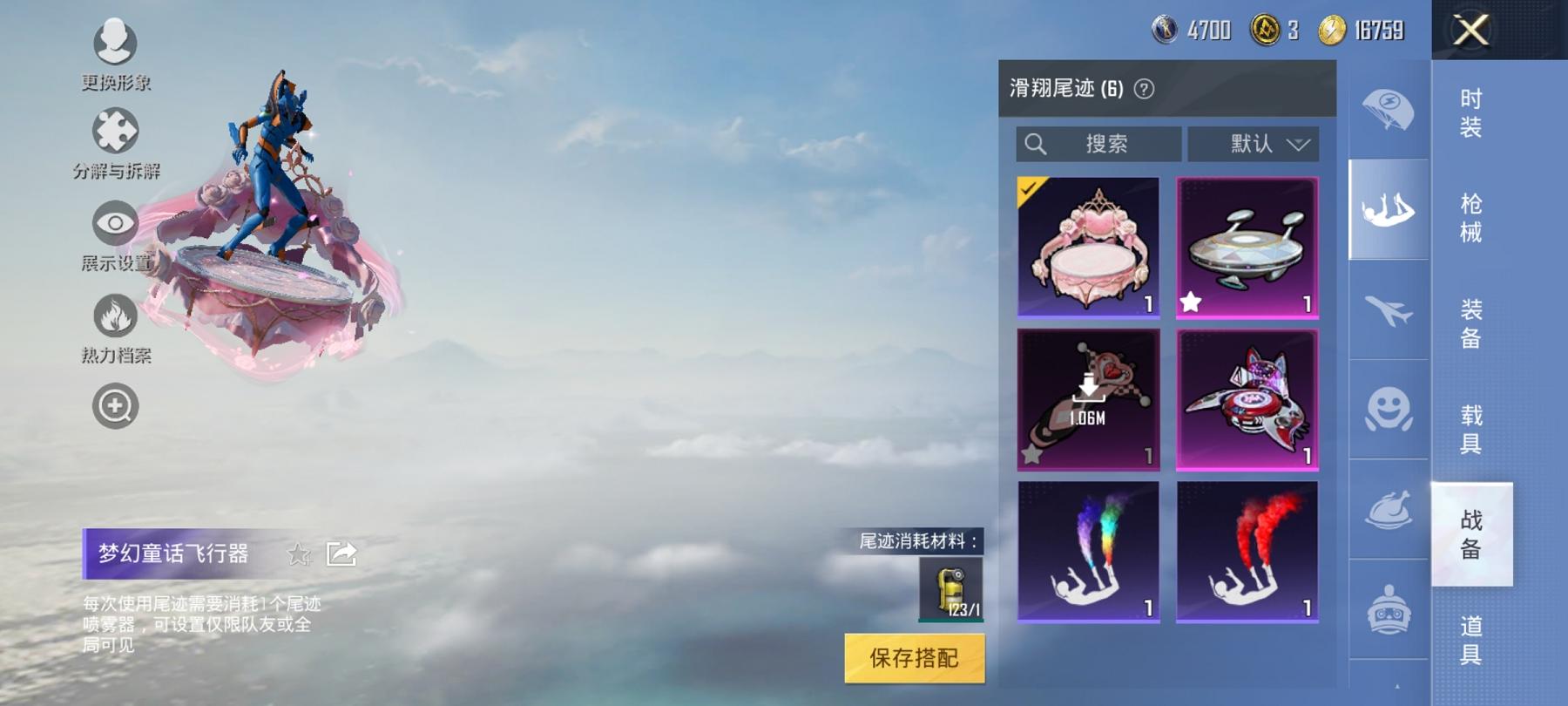
Task: Share the 梦幻童话飞行器 glider
Action: click(341, 552)
